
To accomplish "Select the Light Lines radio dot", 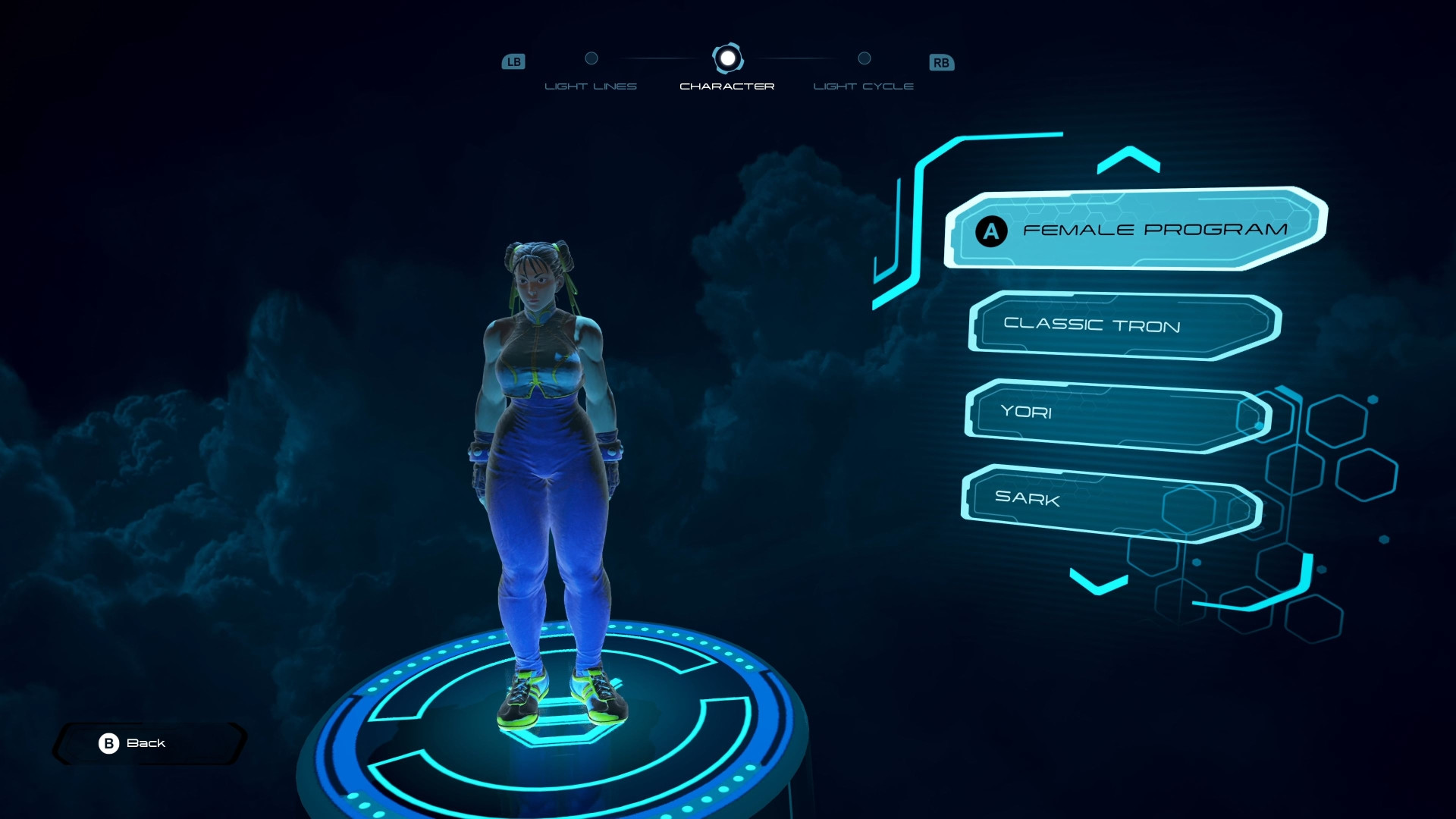I will point(591,58).
